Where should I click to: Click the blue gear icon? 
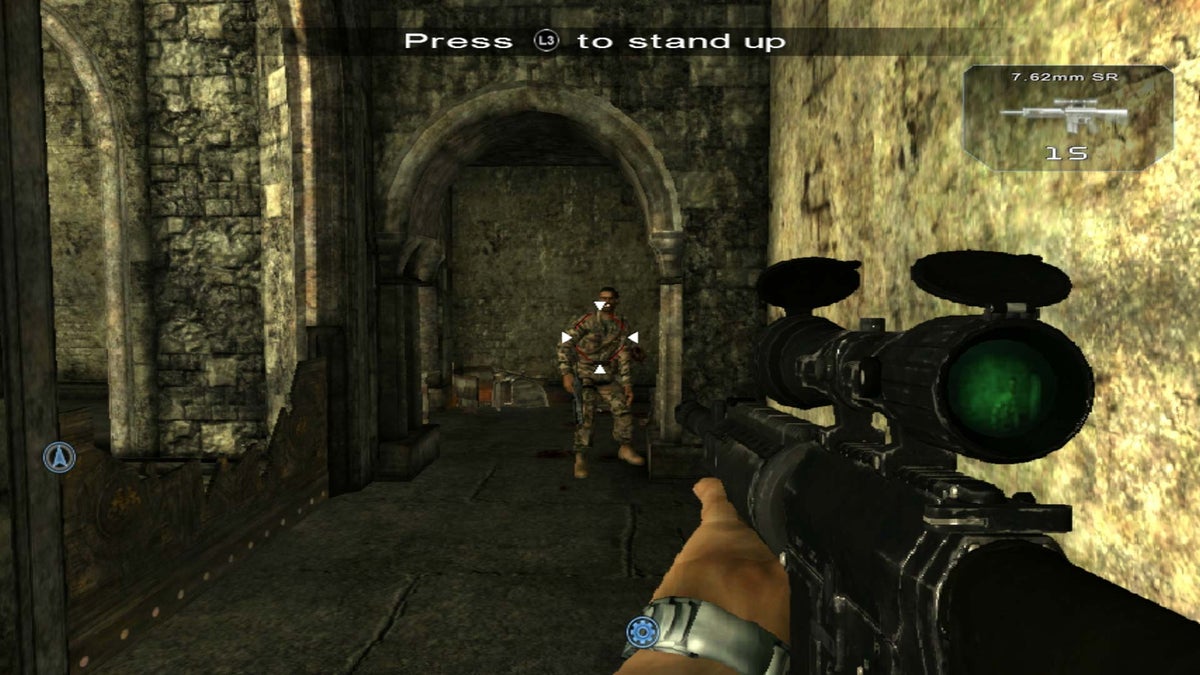pyautogui.click(x=642, y=631)
